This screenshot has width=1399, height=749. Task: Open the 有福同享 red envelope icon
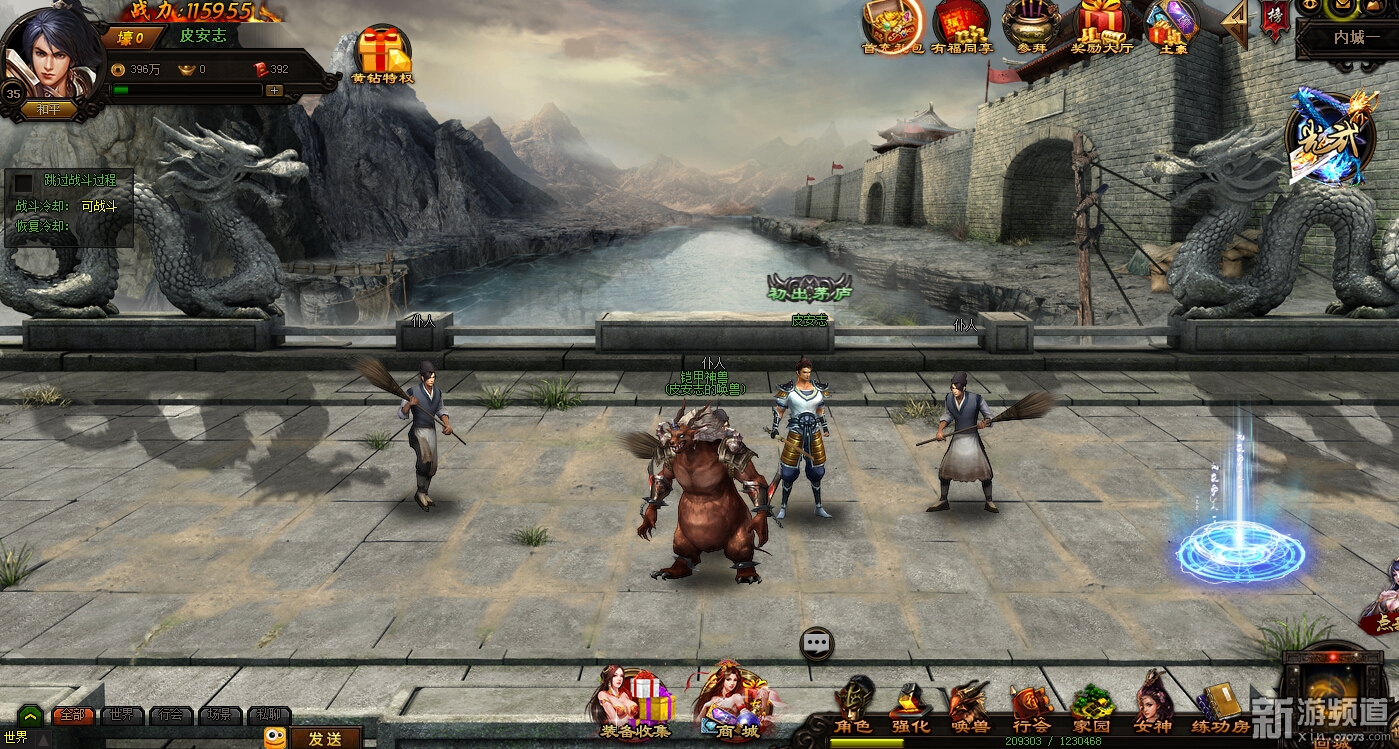click(x=960, y=24)
